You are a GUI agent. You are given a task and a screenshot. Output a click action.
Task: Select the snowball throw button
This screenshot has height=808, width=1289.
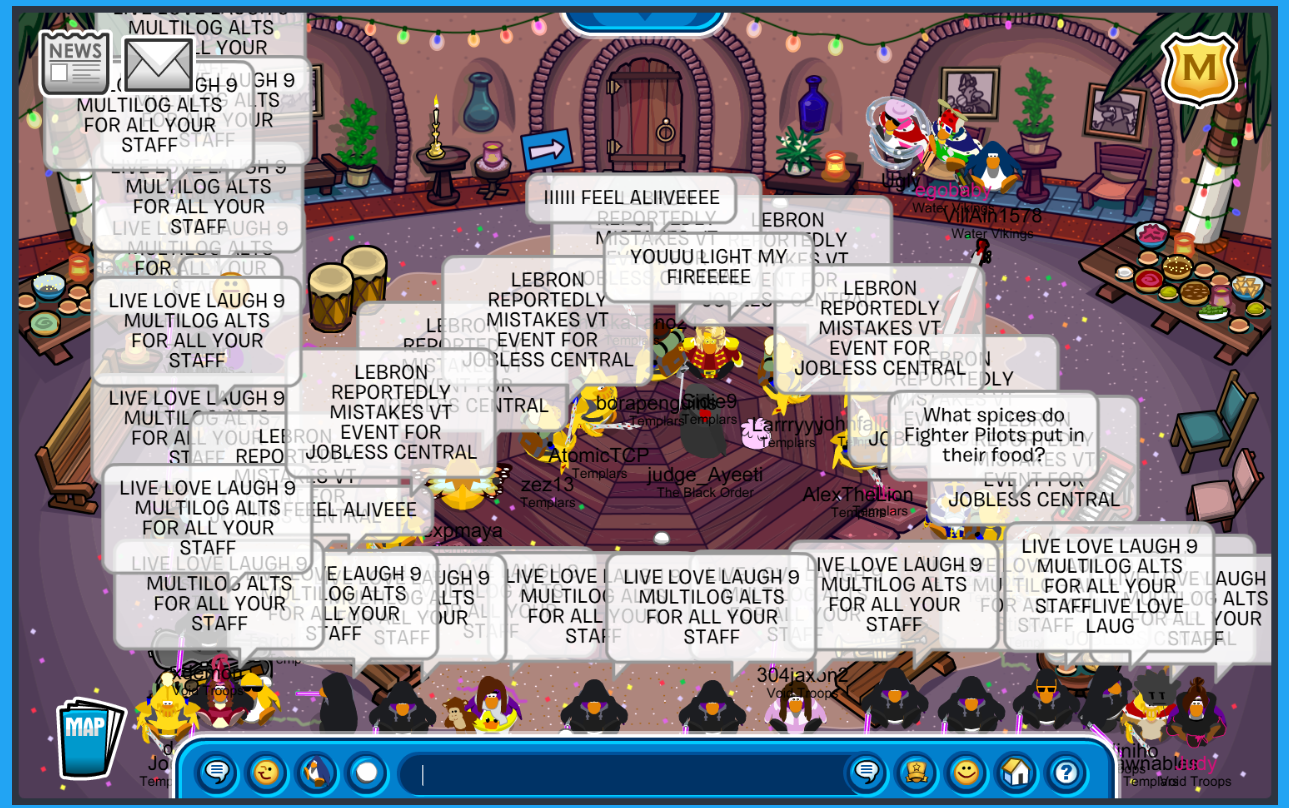click(366, 773)
